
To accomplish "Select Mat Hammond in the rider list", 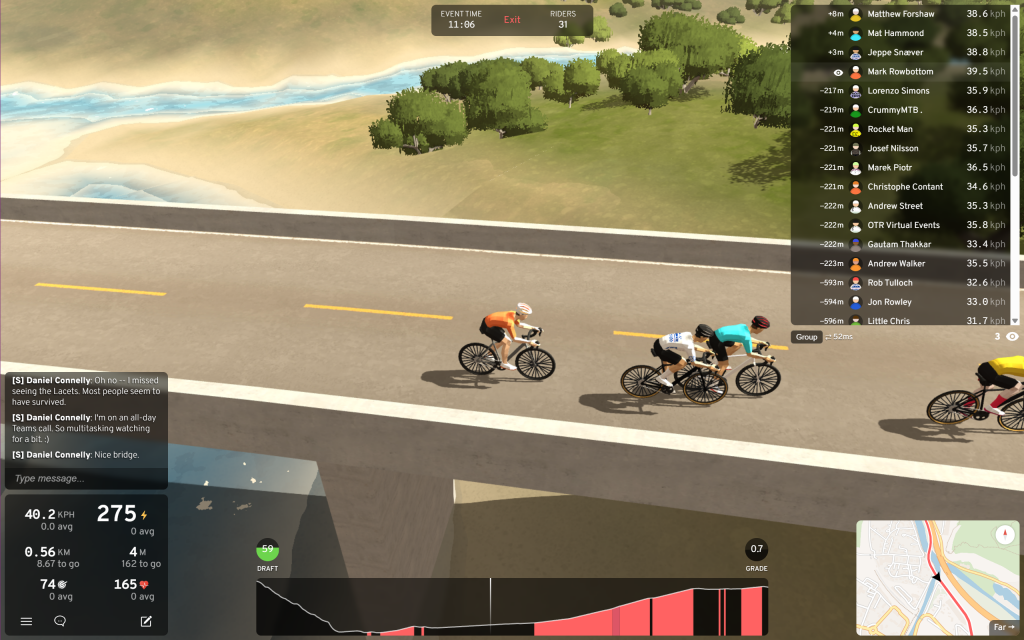I will (x=895, y=33).
